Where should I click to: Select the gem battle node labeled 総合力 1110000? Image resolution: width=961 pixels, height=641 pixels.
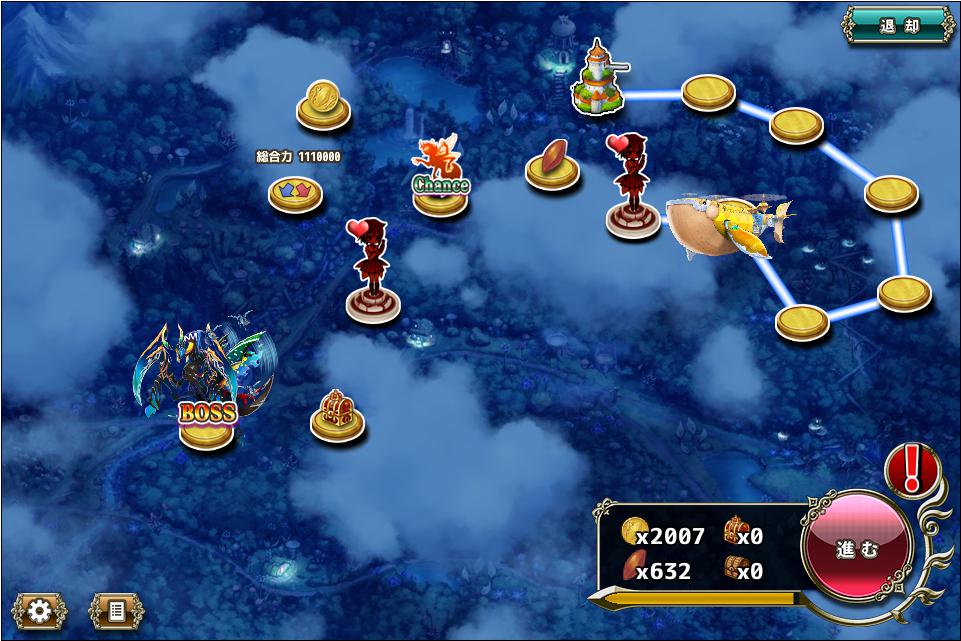[295, 192]
